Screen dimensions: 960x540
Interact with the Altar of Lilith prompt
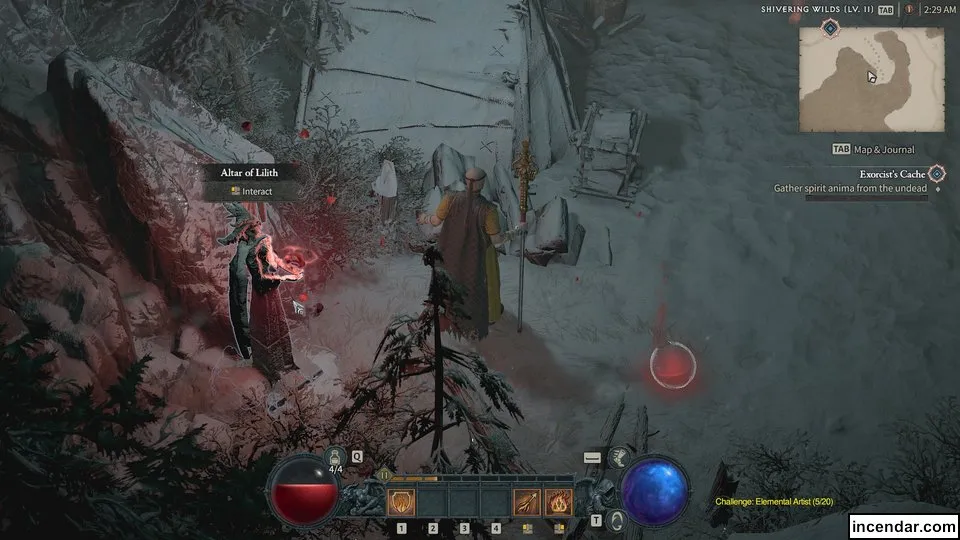point(251,191)
